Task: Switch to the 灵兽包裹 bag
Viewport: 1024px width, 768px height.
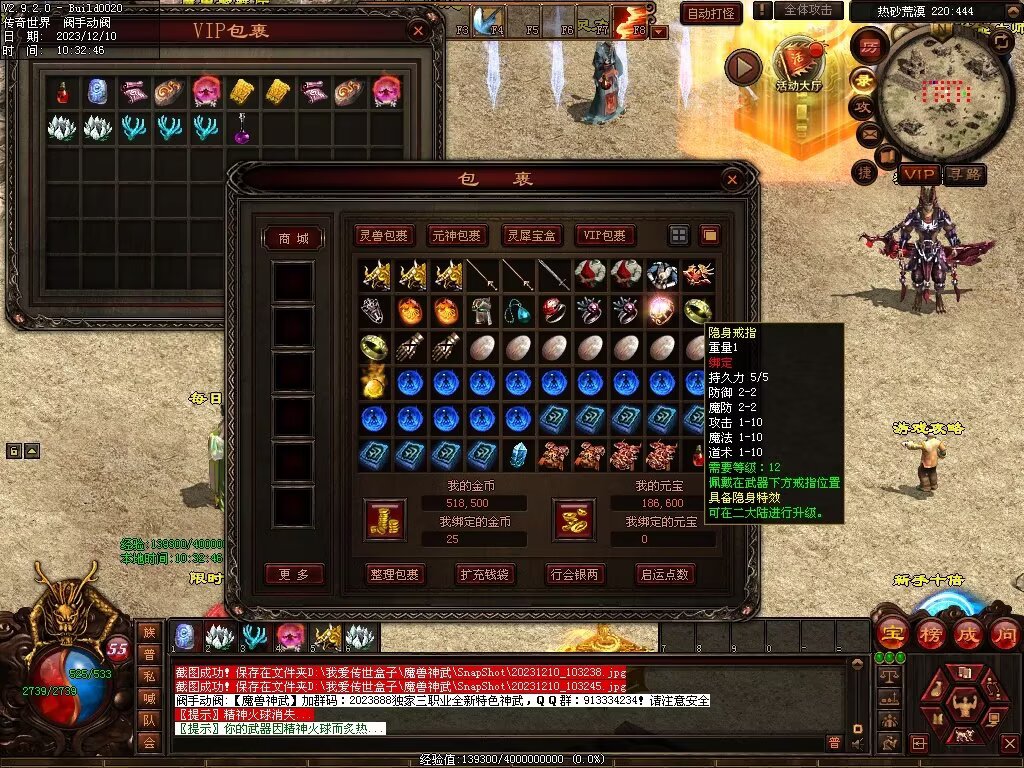Action: pos(385,236)
